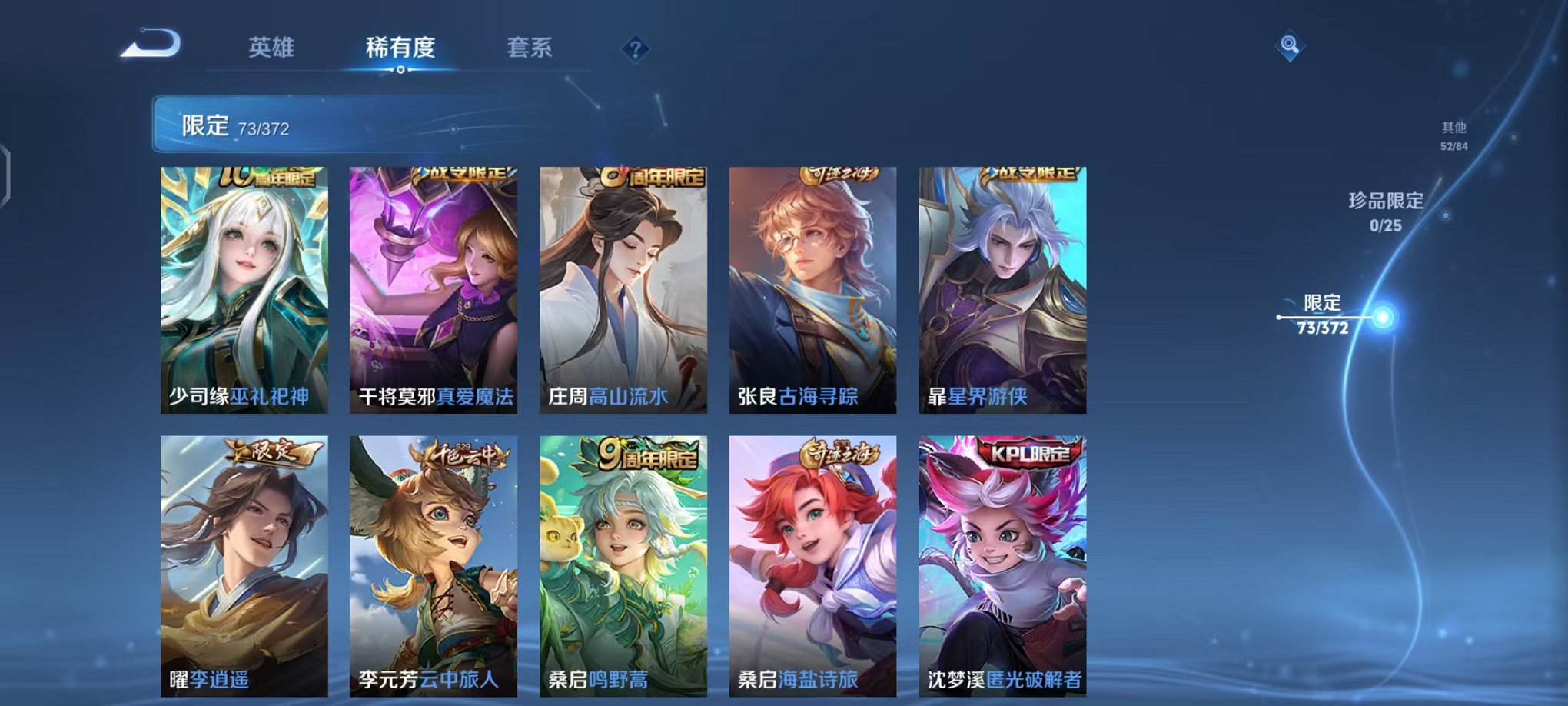Click the 限定 73/372 section header
The image size is (1568, 706).
pos(231,125)
